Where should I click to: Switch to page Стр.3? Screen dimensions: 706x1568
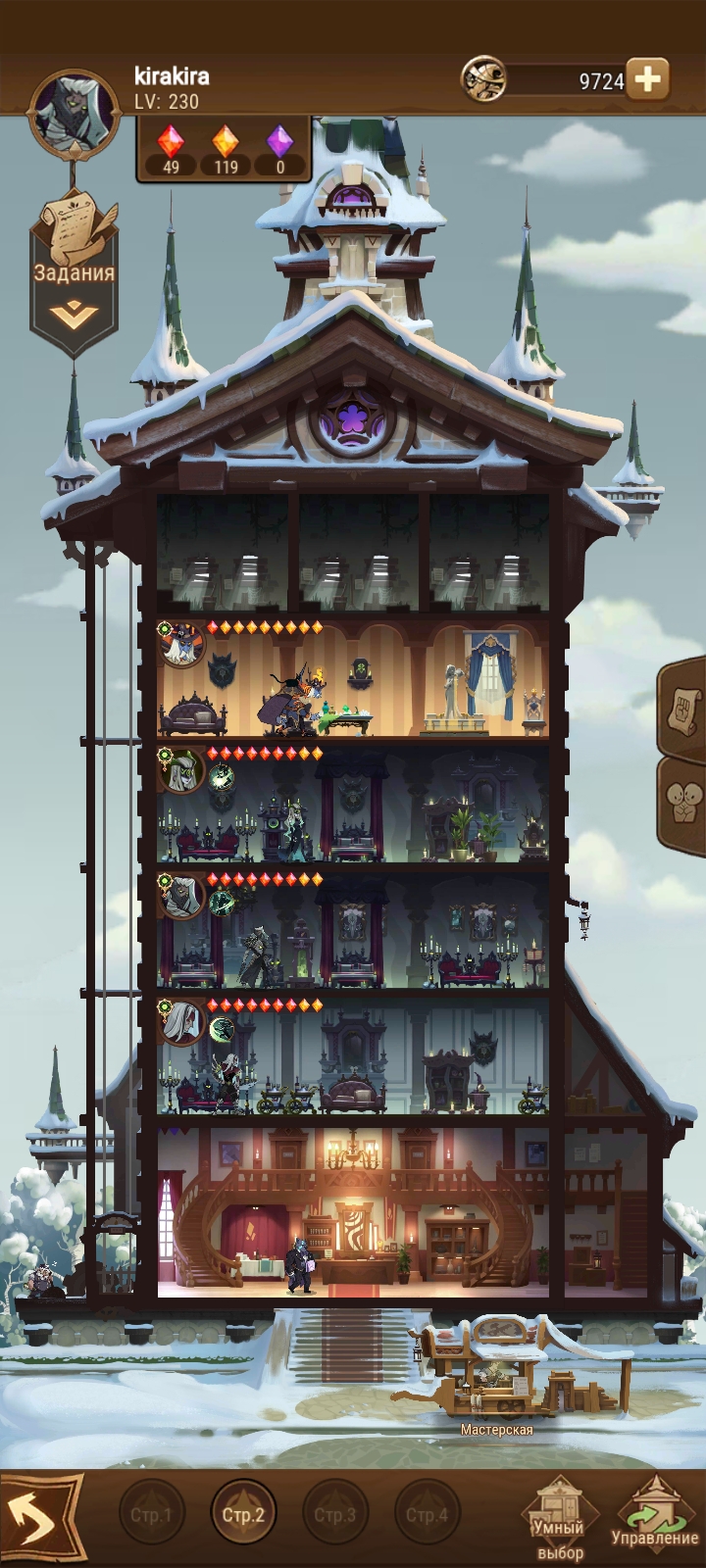pyautogui.click(x=334, y=1514)
